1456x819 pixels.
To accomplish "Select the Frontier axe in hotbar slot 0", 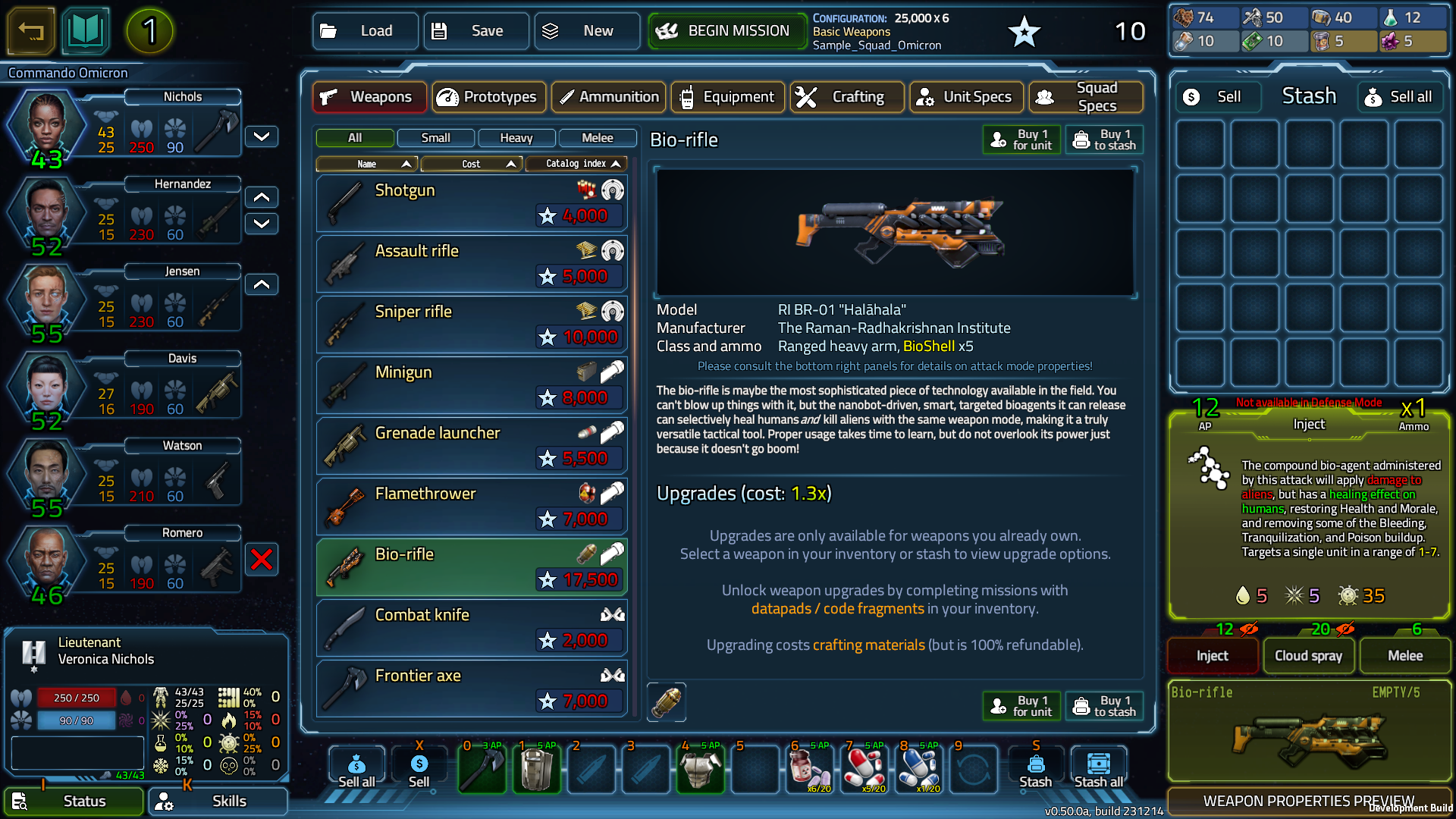I will click(482, 769).
